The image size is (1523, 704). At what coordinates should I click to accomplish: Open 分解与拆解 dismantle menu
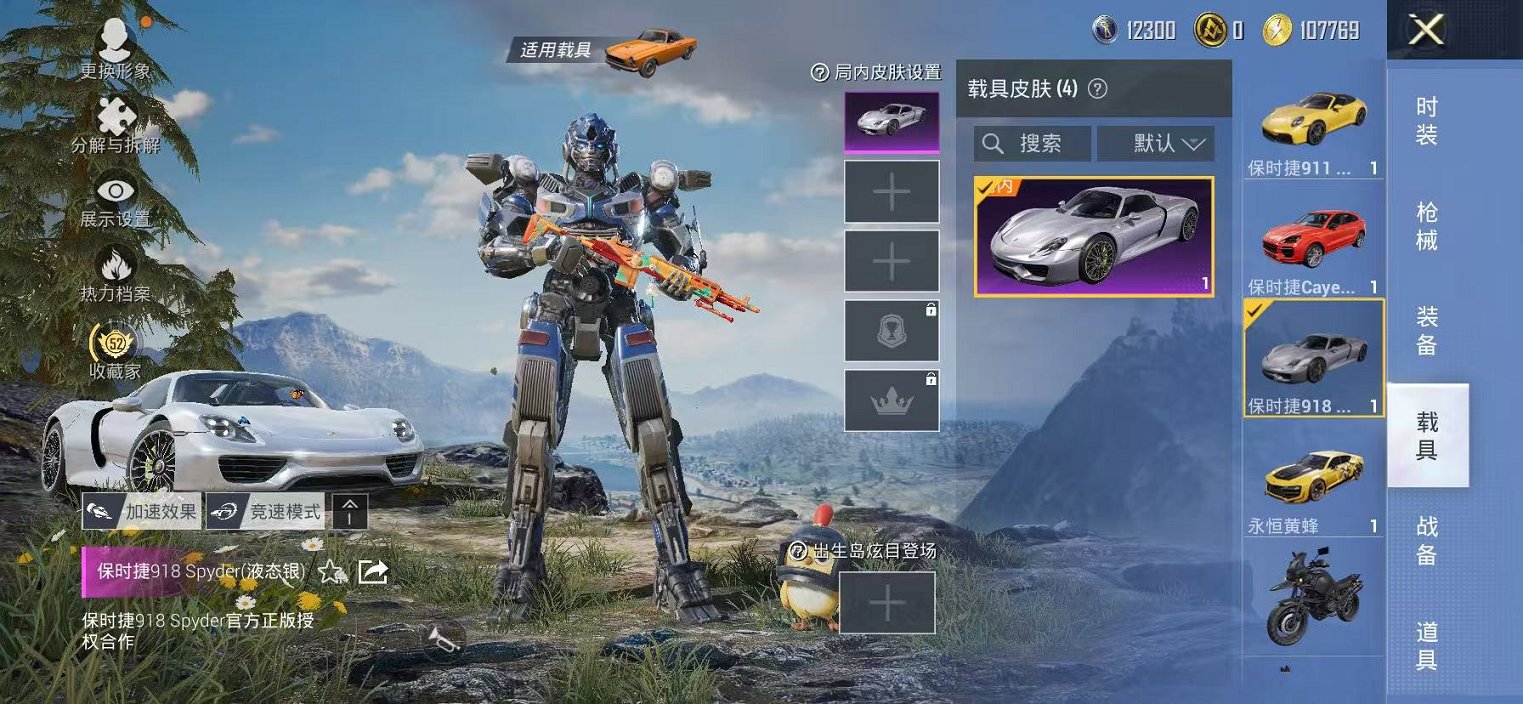click(x=116, y=124)
